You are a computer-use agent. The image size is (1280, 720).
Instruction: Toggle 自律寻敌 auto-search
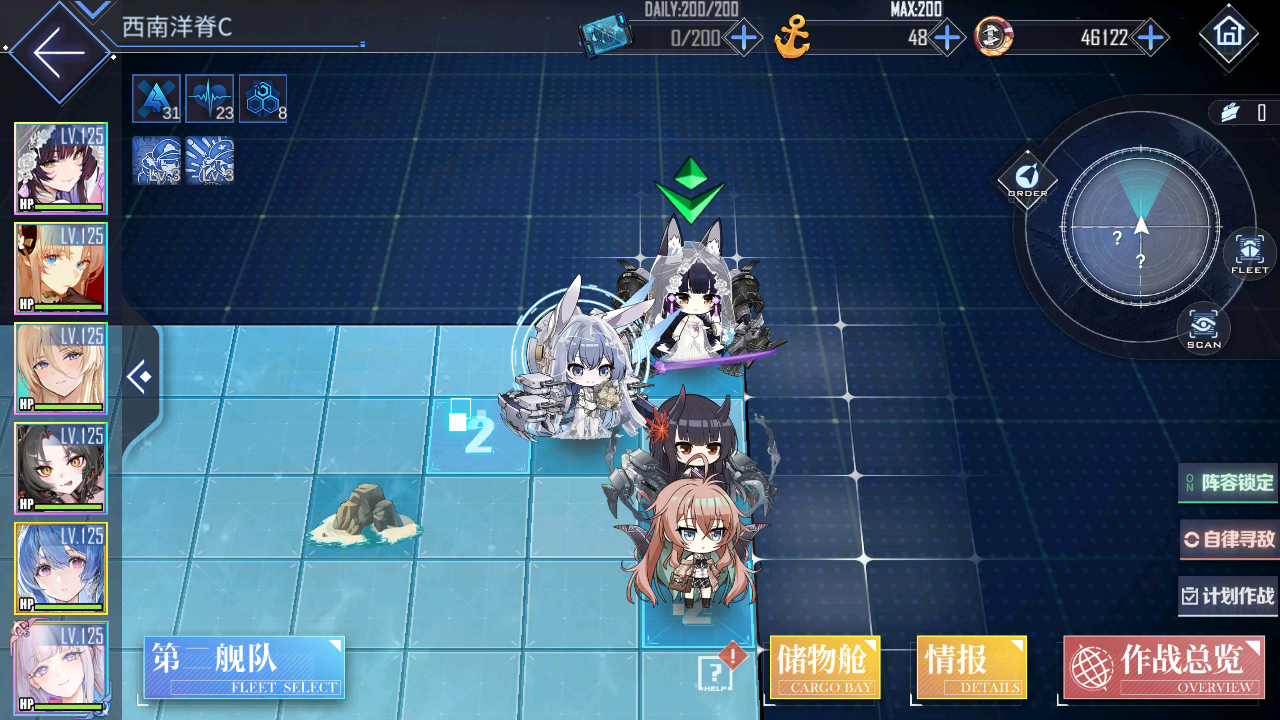[x=1229, y=540]
